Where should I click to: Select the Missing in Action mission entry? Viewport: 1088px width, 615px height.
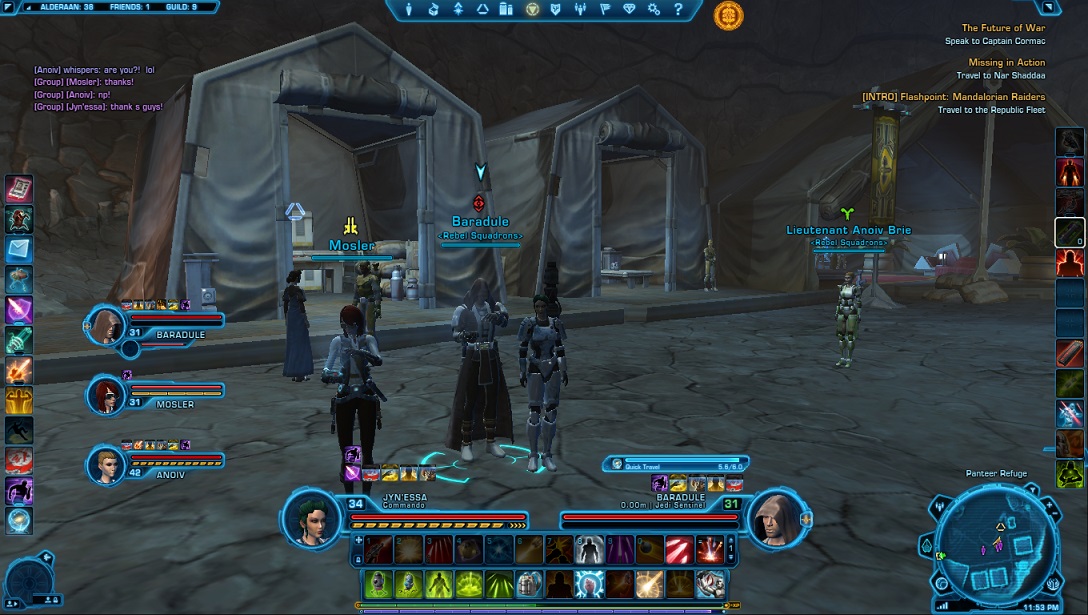click(1006, 63)
